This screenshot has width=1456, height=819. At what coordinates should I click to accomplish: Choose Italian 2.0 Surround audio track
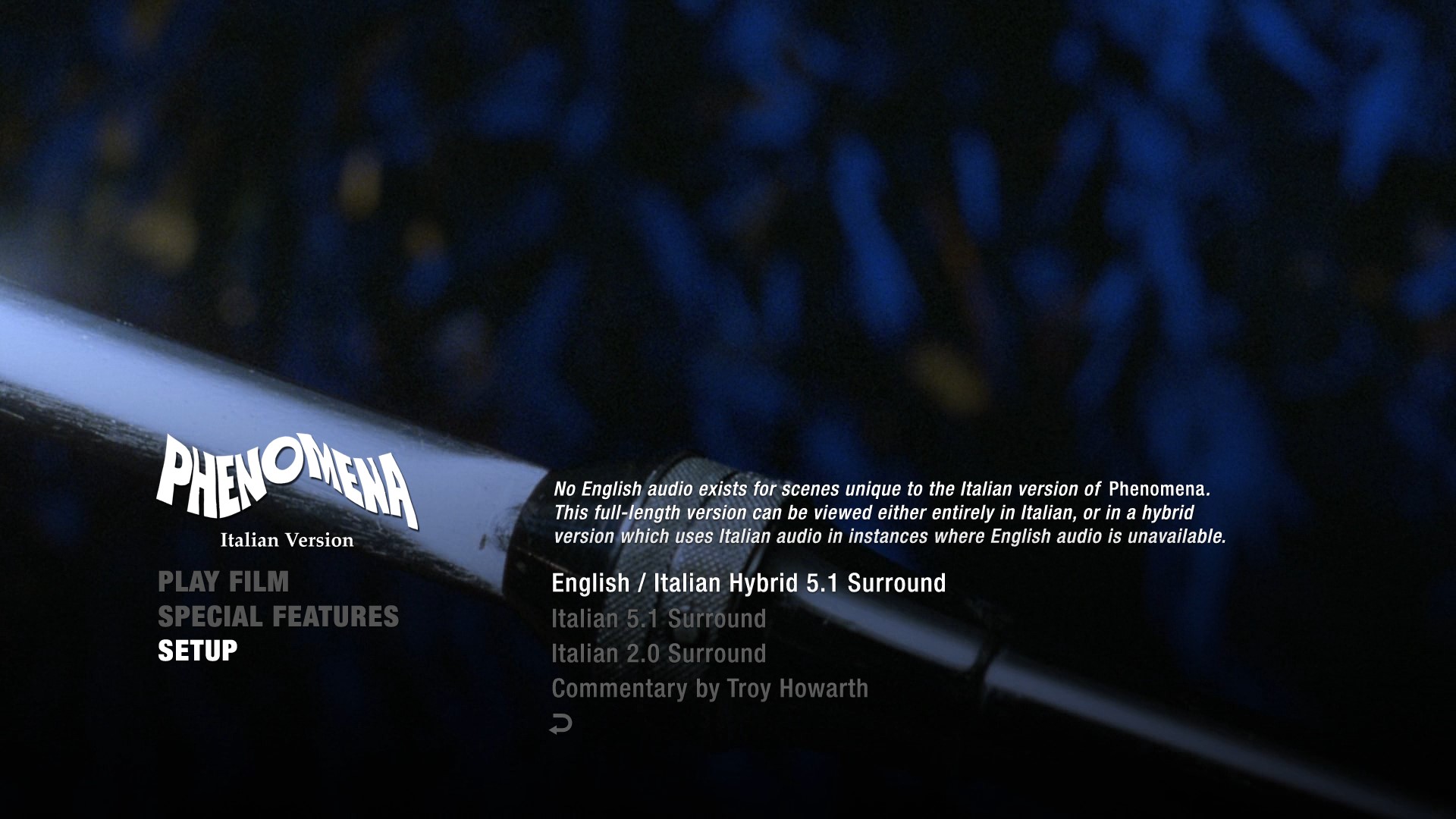[658, 654]
